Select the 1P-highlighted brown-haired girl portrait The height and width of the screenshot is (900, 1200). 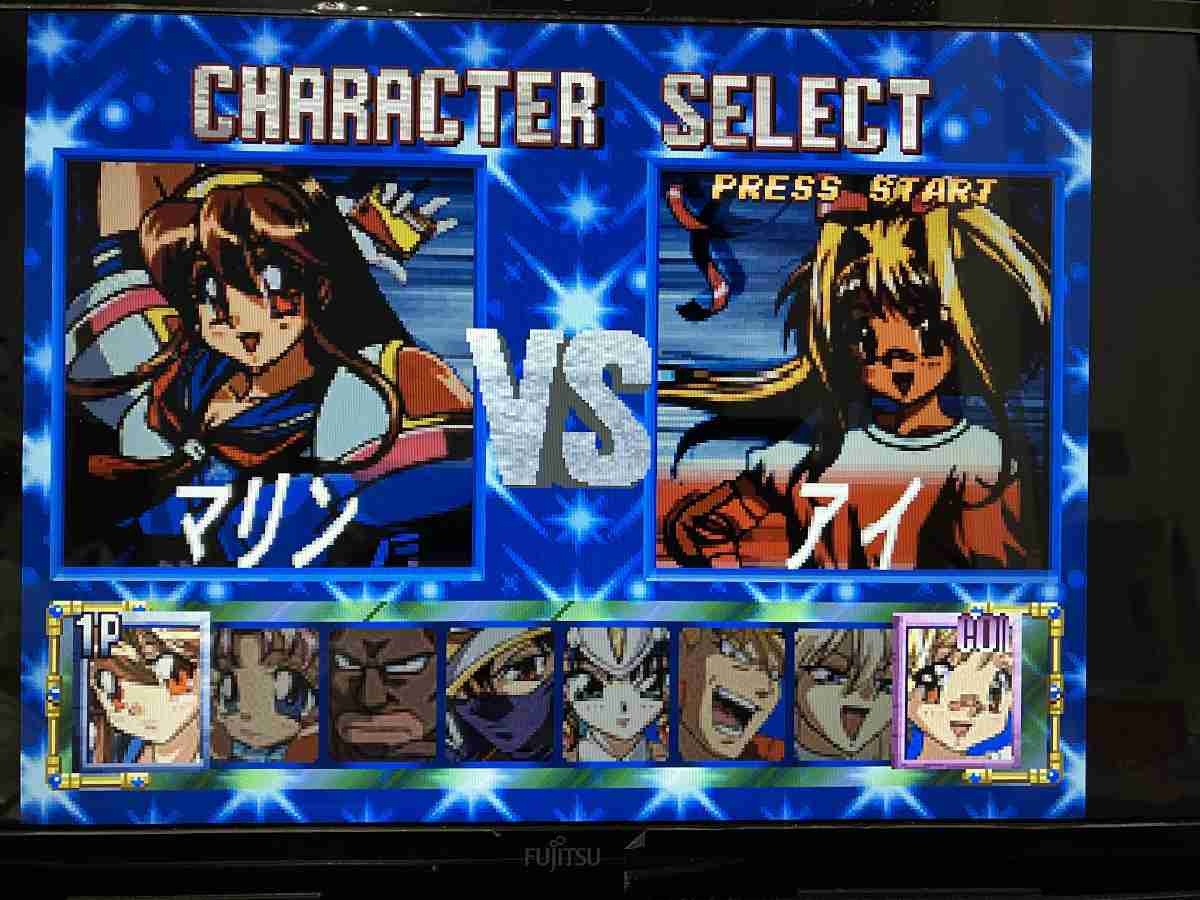[x=142, y=692]
